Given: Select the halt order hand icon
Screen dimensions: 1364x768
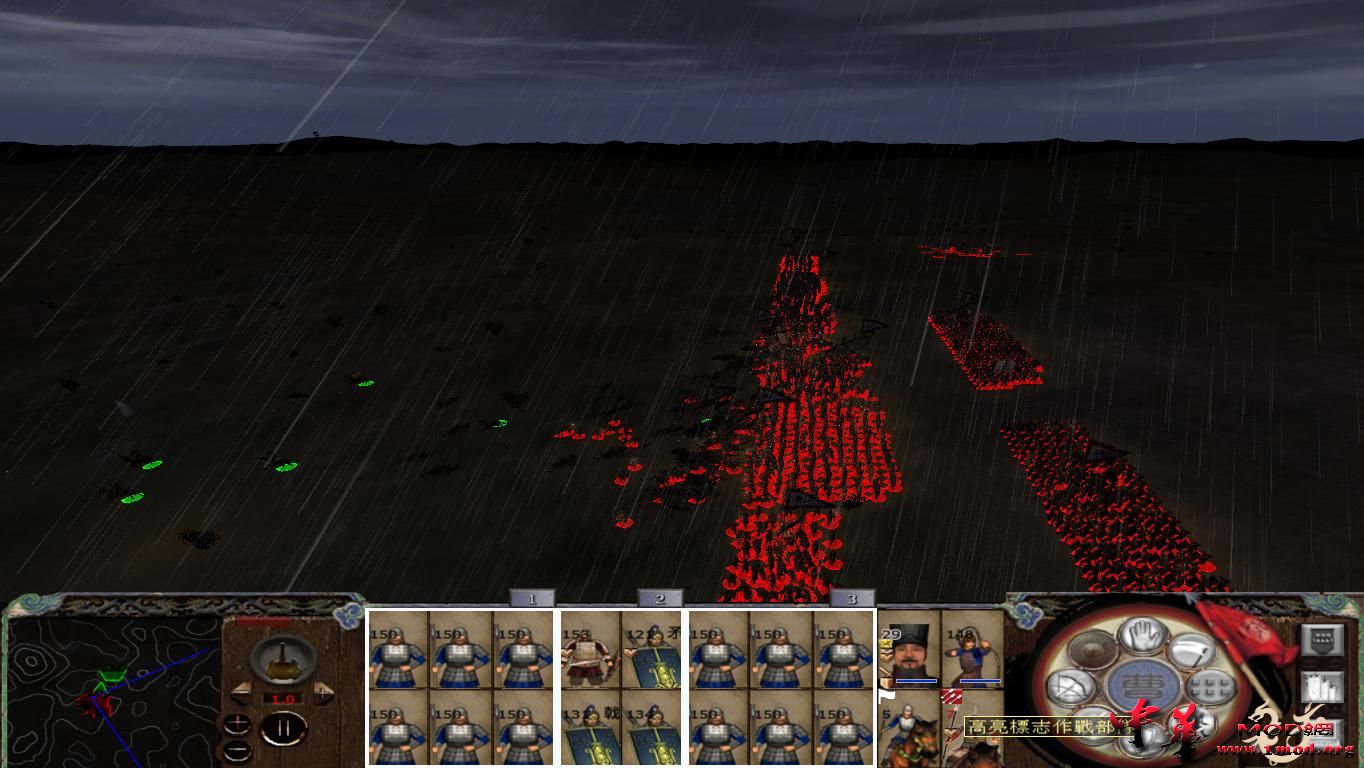Looking at the screenshot, I should [1141, 637].
